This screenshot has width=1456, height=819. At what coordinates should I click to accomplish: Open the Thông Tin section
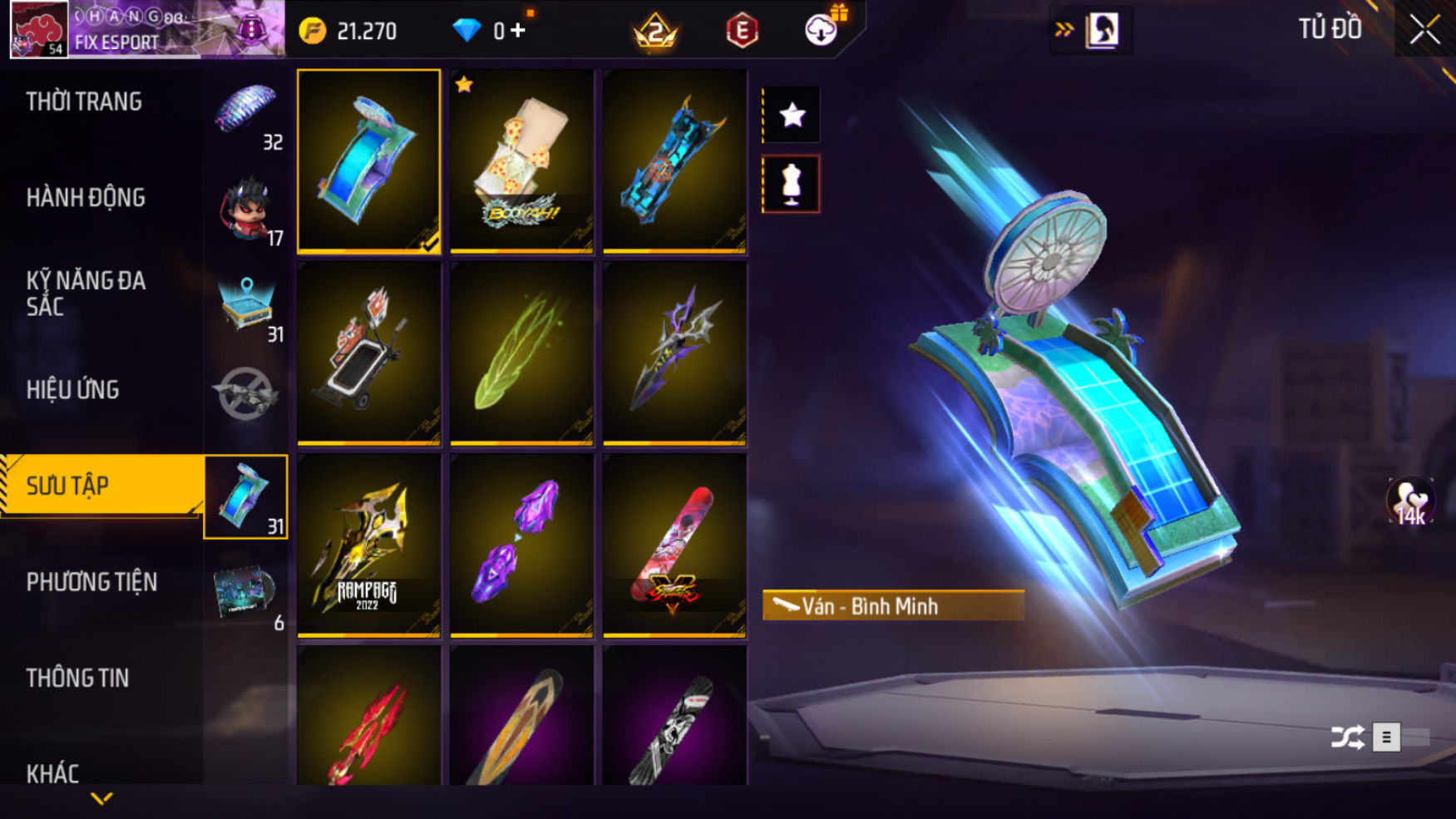[77, 678]
